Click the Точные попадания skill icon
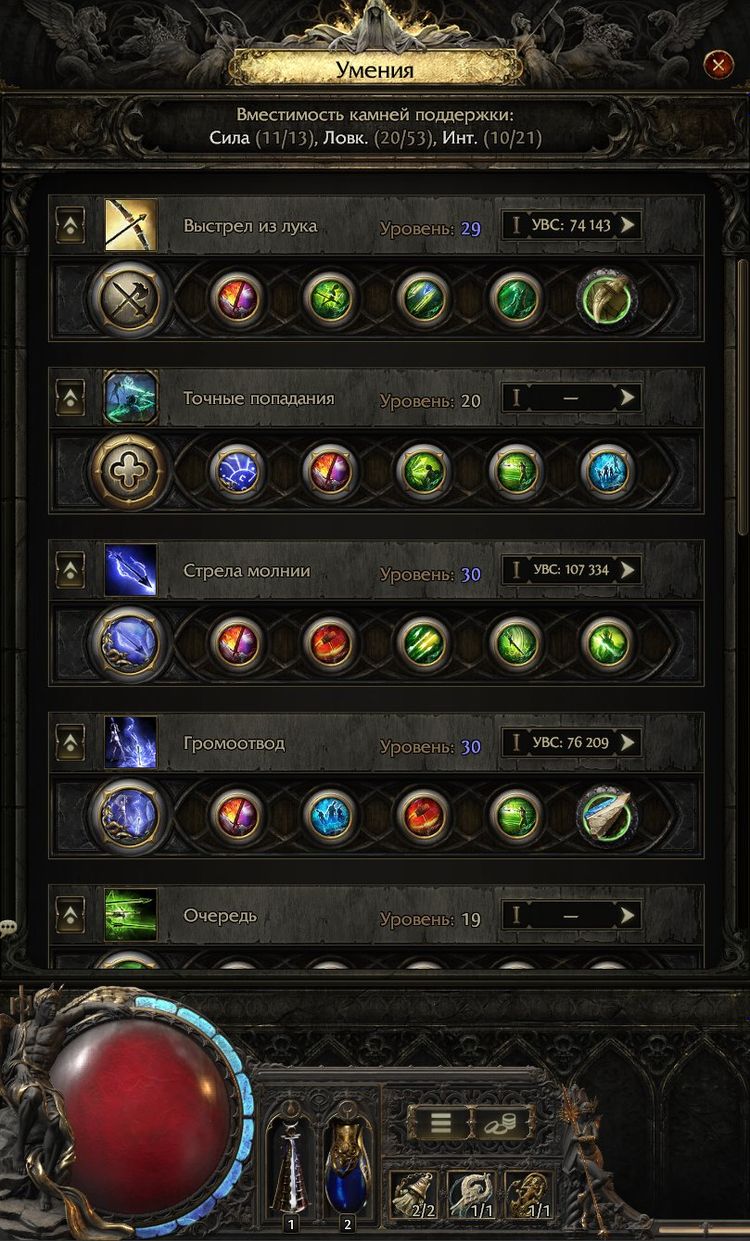This screenshot has width=750, height=1241. [x=131, y=398]
